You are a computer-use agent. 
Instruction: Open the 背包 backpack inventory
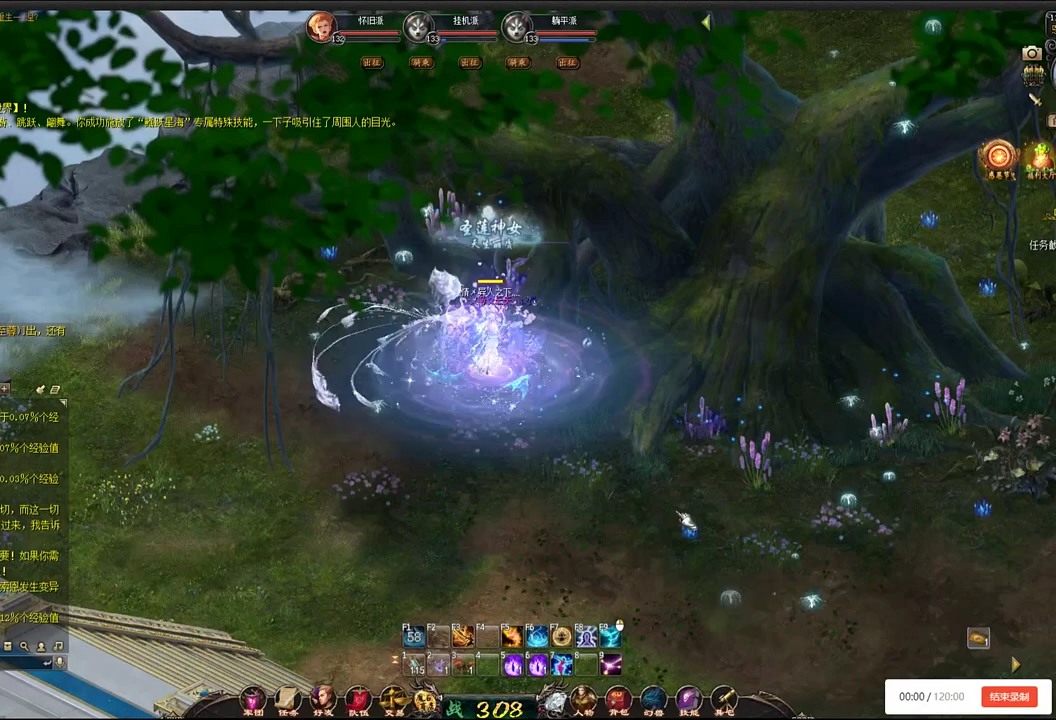click(x=618, y=699)
